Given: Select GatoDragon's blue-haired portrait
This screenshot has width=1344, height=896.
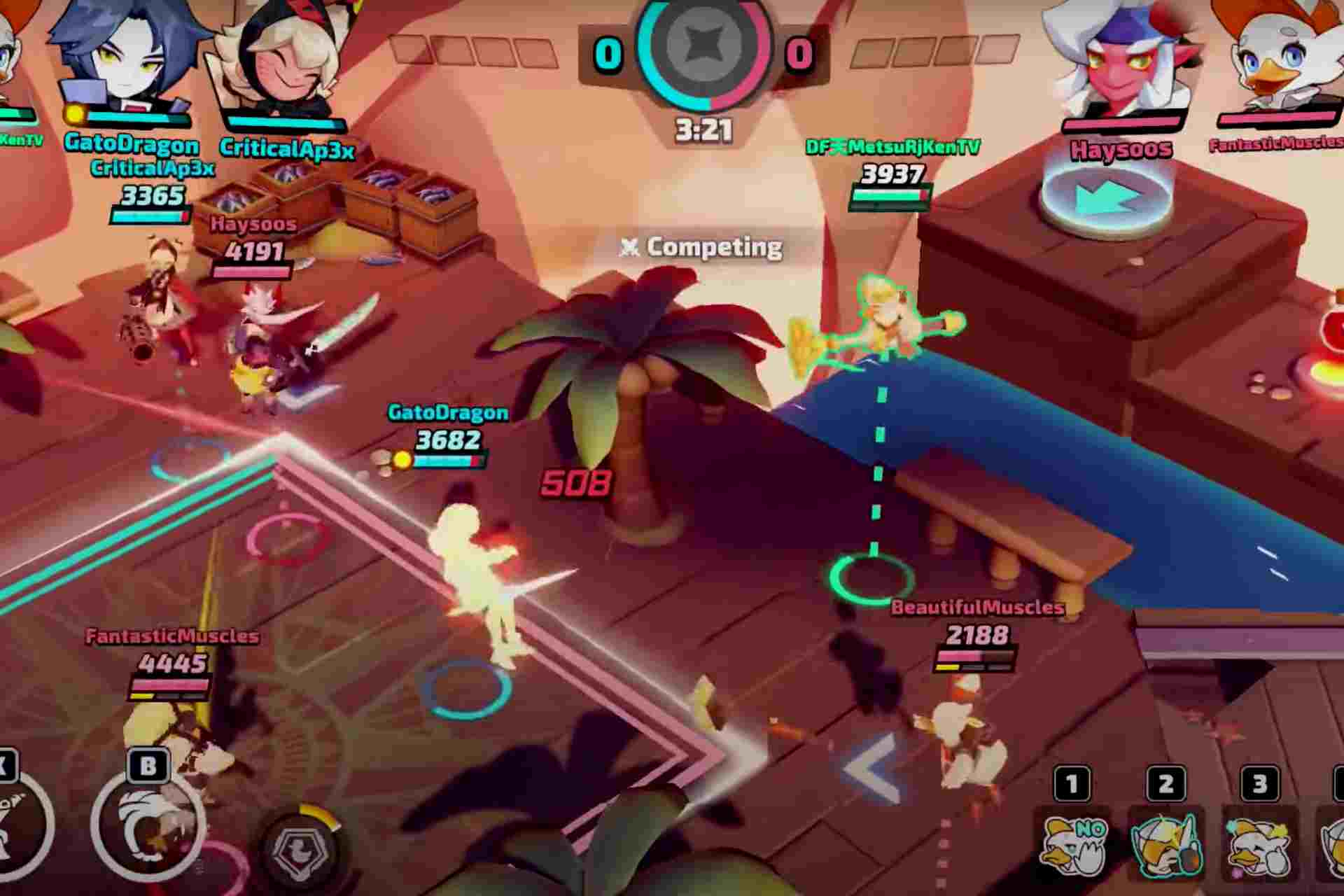Looking at the screenshot, I should (130, 57).
